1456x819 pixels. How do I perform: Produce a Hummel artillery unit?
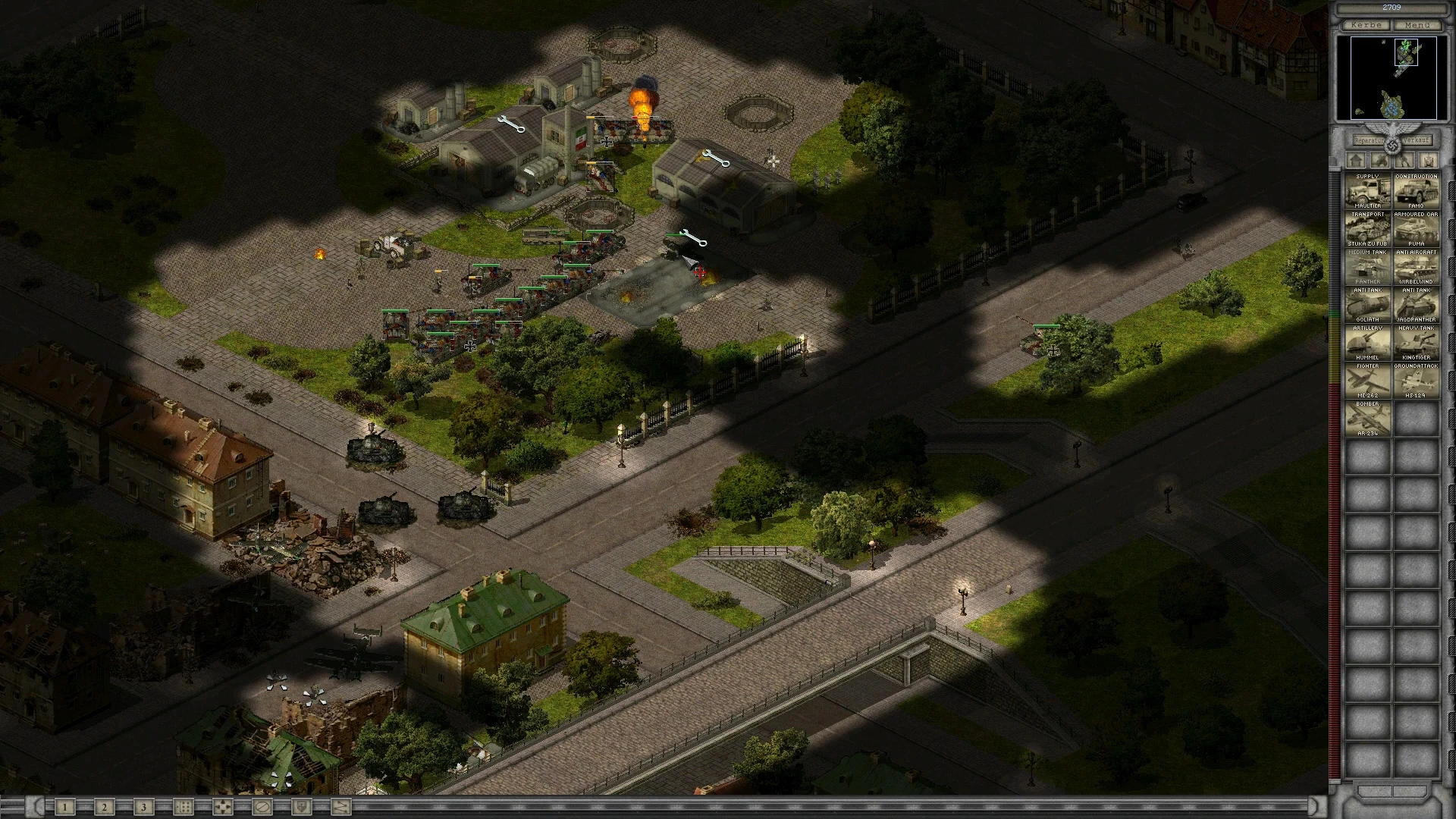1368,343
